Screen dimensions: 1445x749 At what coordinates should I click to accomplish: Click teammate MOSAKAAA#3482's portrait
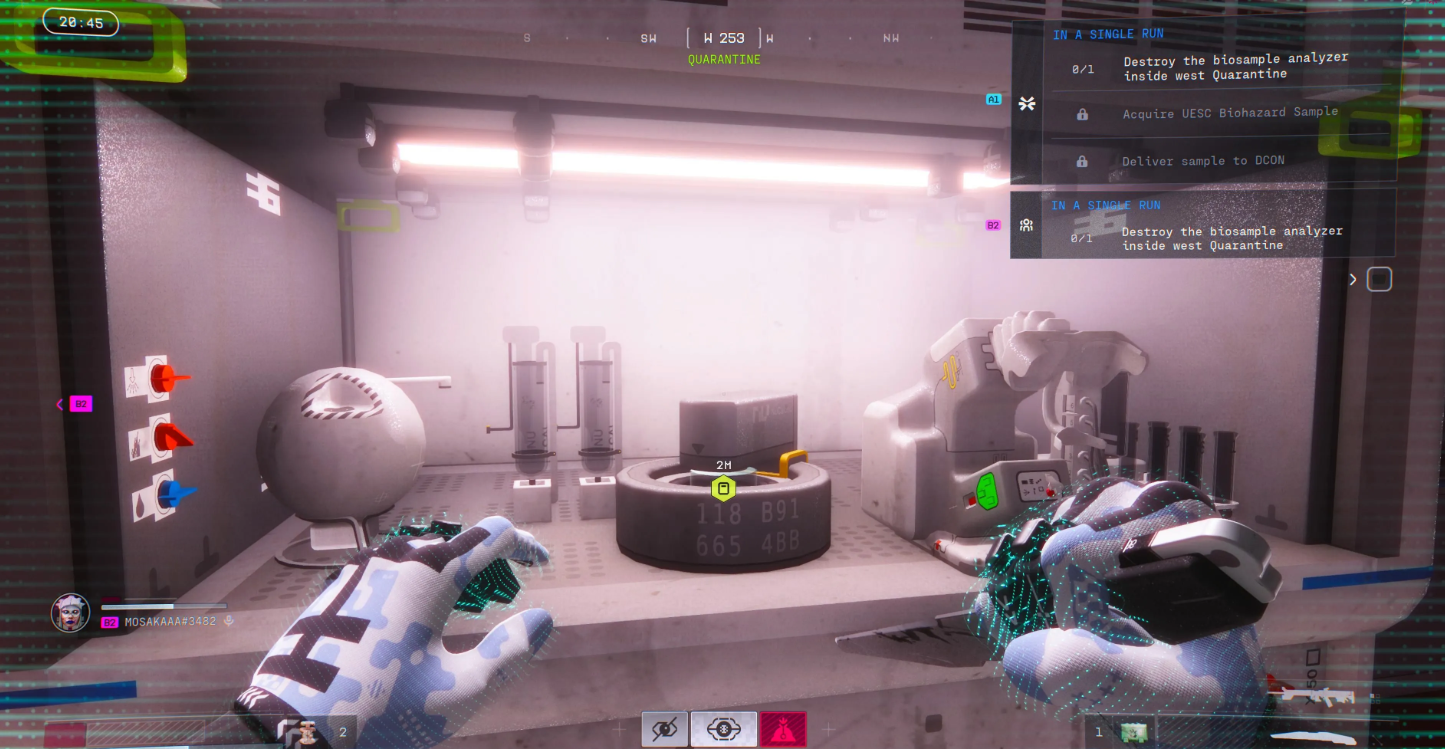(70, 613)
